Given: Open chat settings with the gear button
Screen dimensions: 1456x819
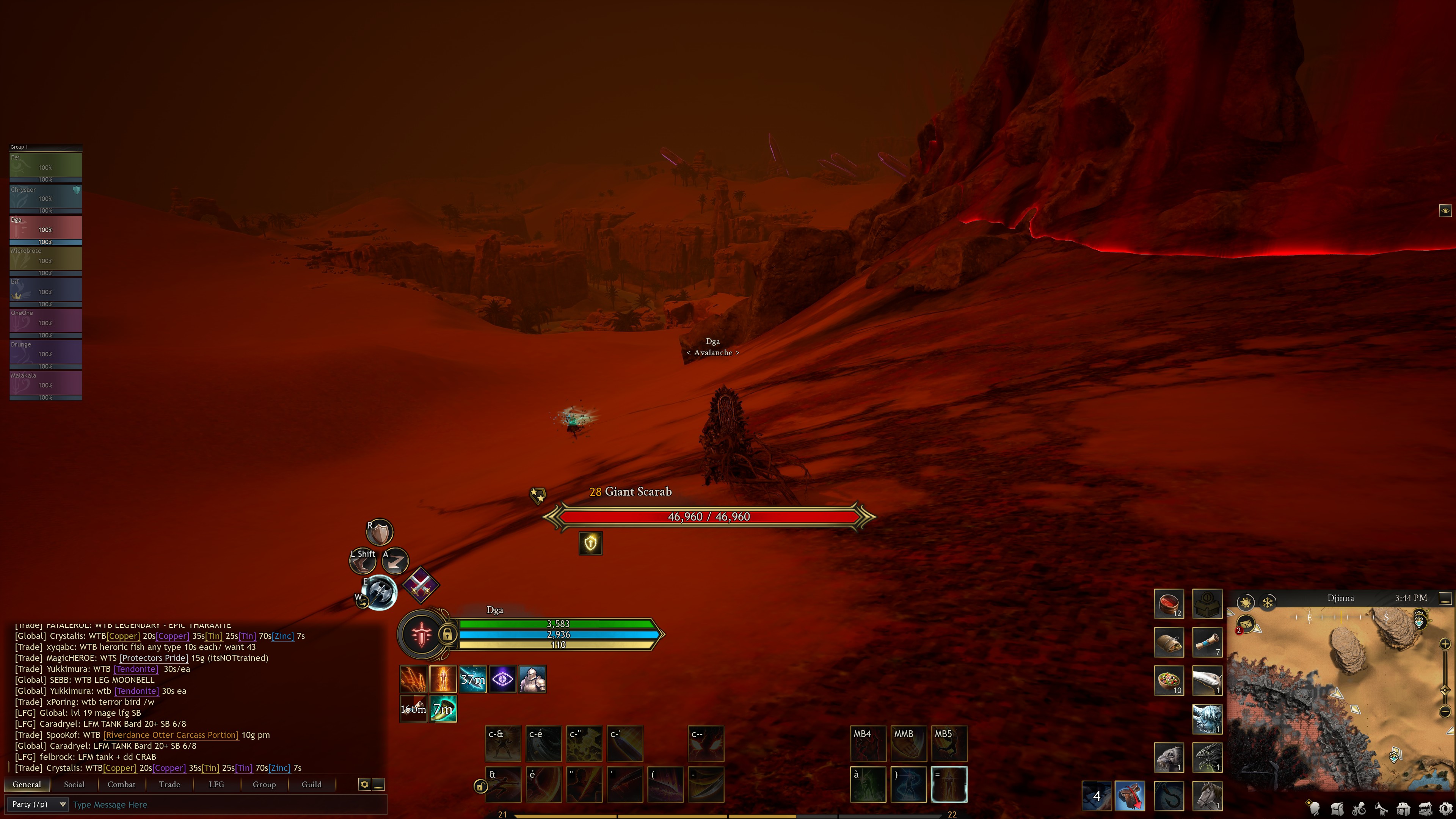Looking at the screenshot, I should click(x=364, y=784).
